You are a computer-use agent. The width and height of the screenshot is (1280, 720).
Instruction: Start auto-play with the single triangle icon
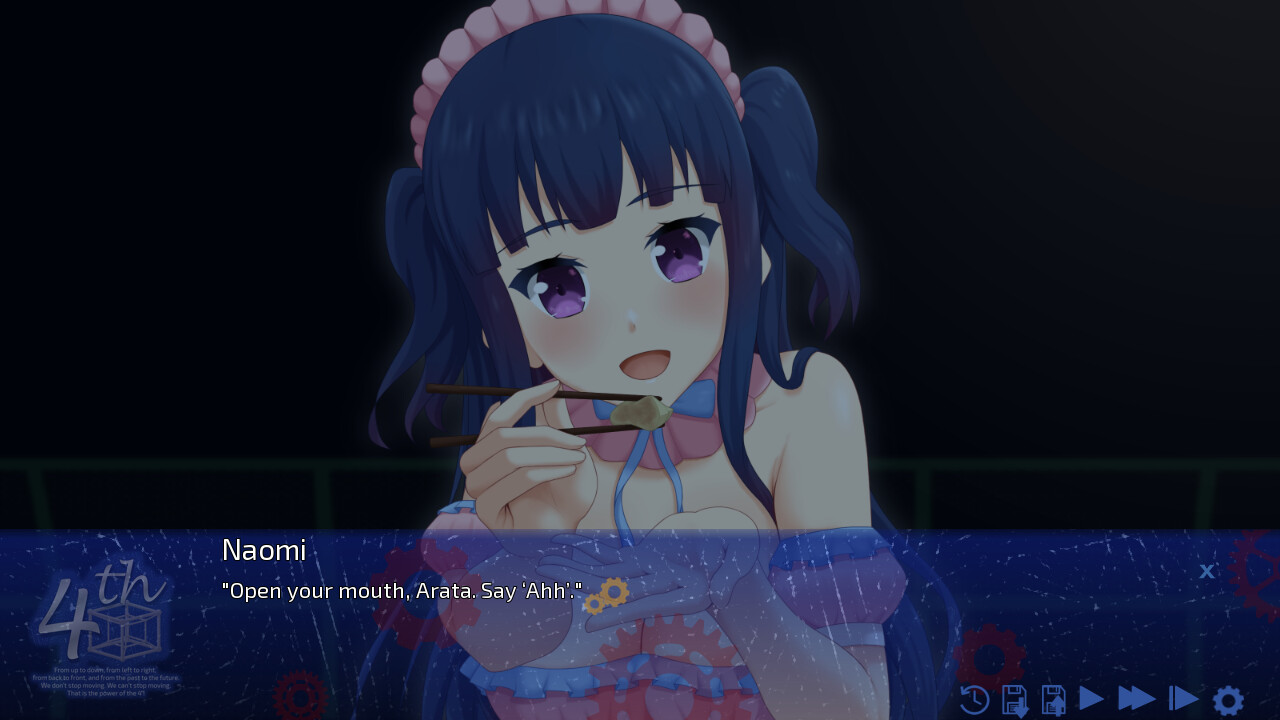(x=1091, y=699)
